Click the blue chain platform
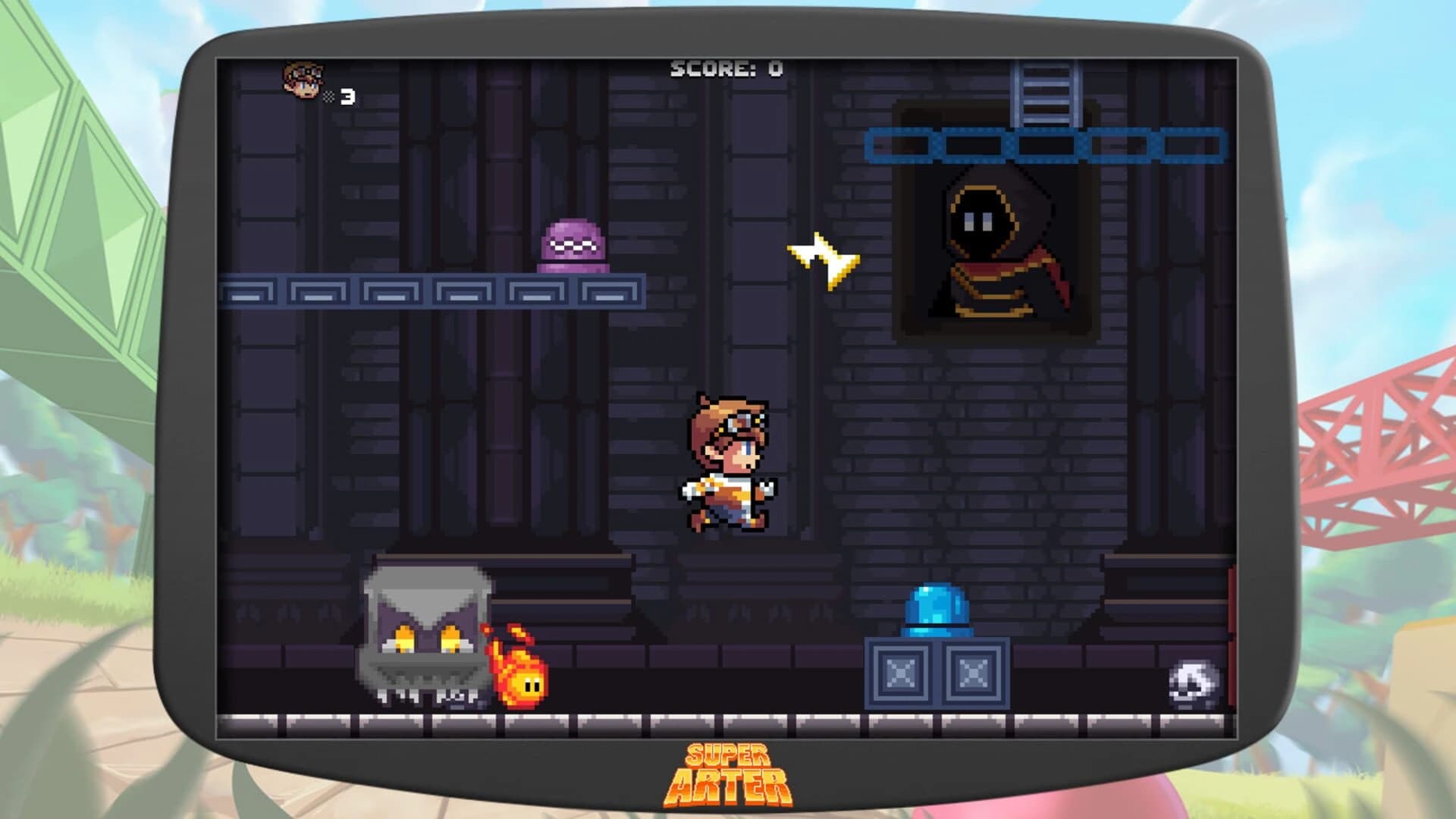The width and height of the screenshot is (1456, 819). 1046,144
